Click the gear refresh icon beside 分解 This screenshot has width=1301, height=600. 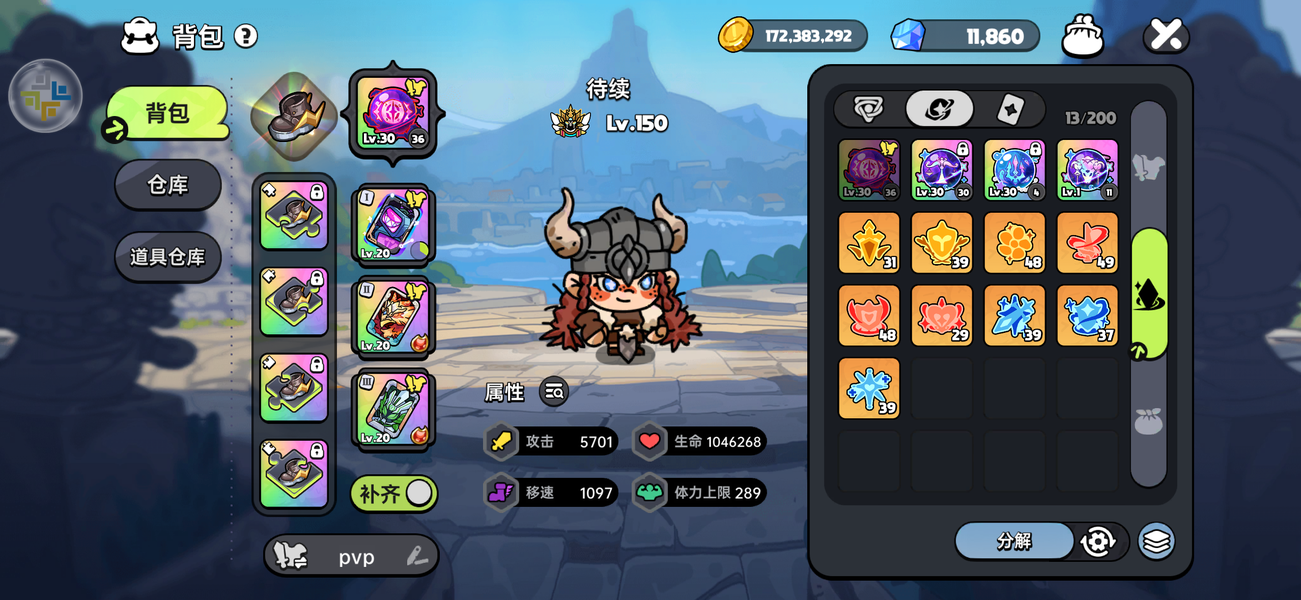(1098, 541)
